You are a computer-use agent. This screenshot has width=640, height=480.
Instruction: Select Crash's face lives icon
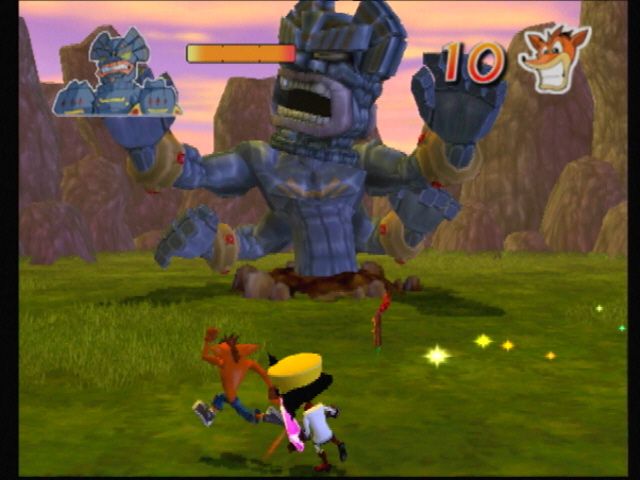coord(553,58)
